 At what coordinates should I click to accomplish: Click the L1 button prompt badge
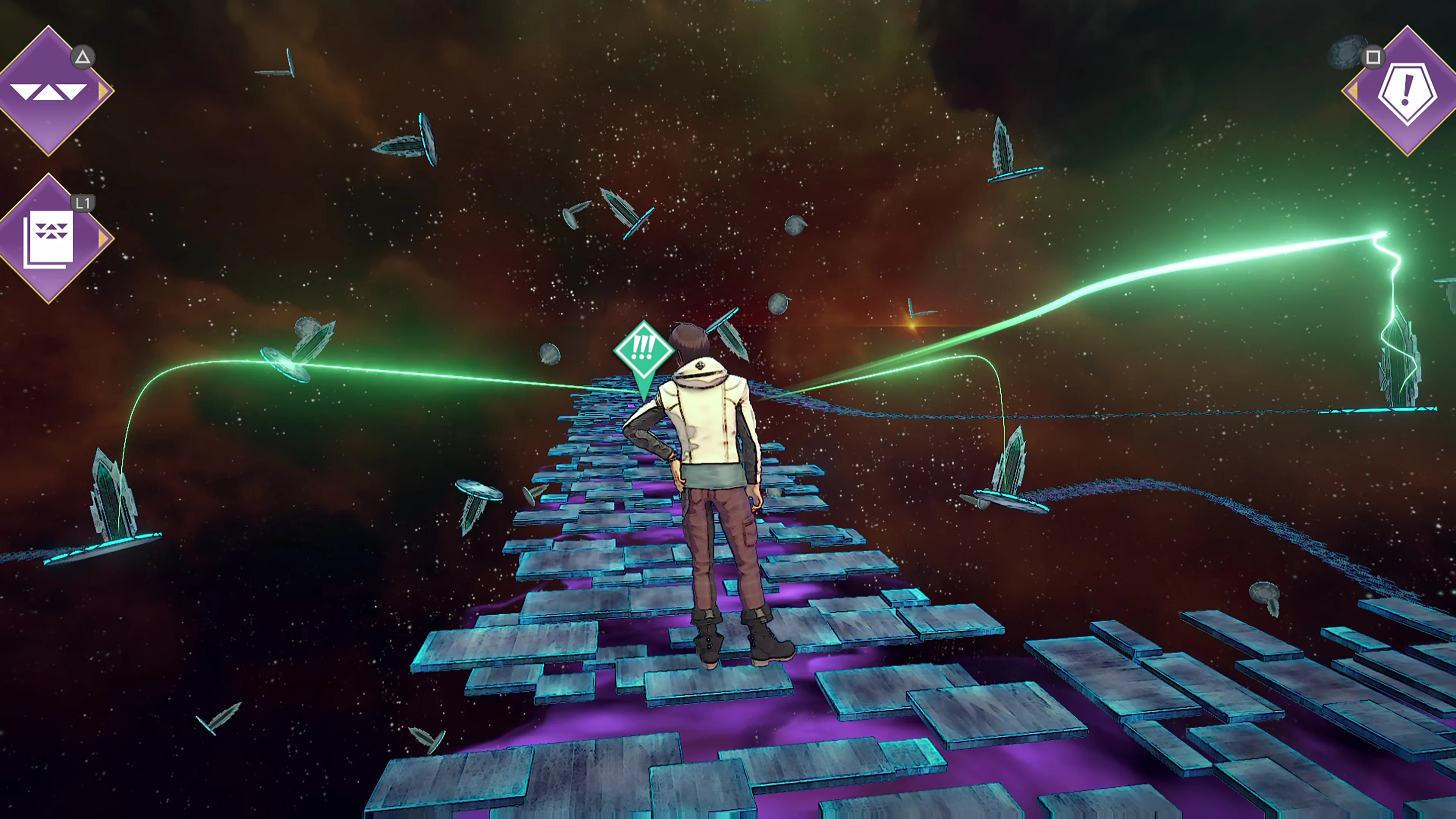83,202
